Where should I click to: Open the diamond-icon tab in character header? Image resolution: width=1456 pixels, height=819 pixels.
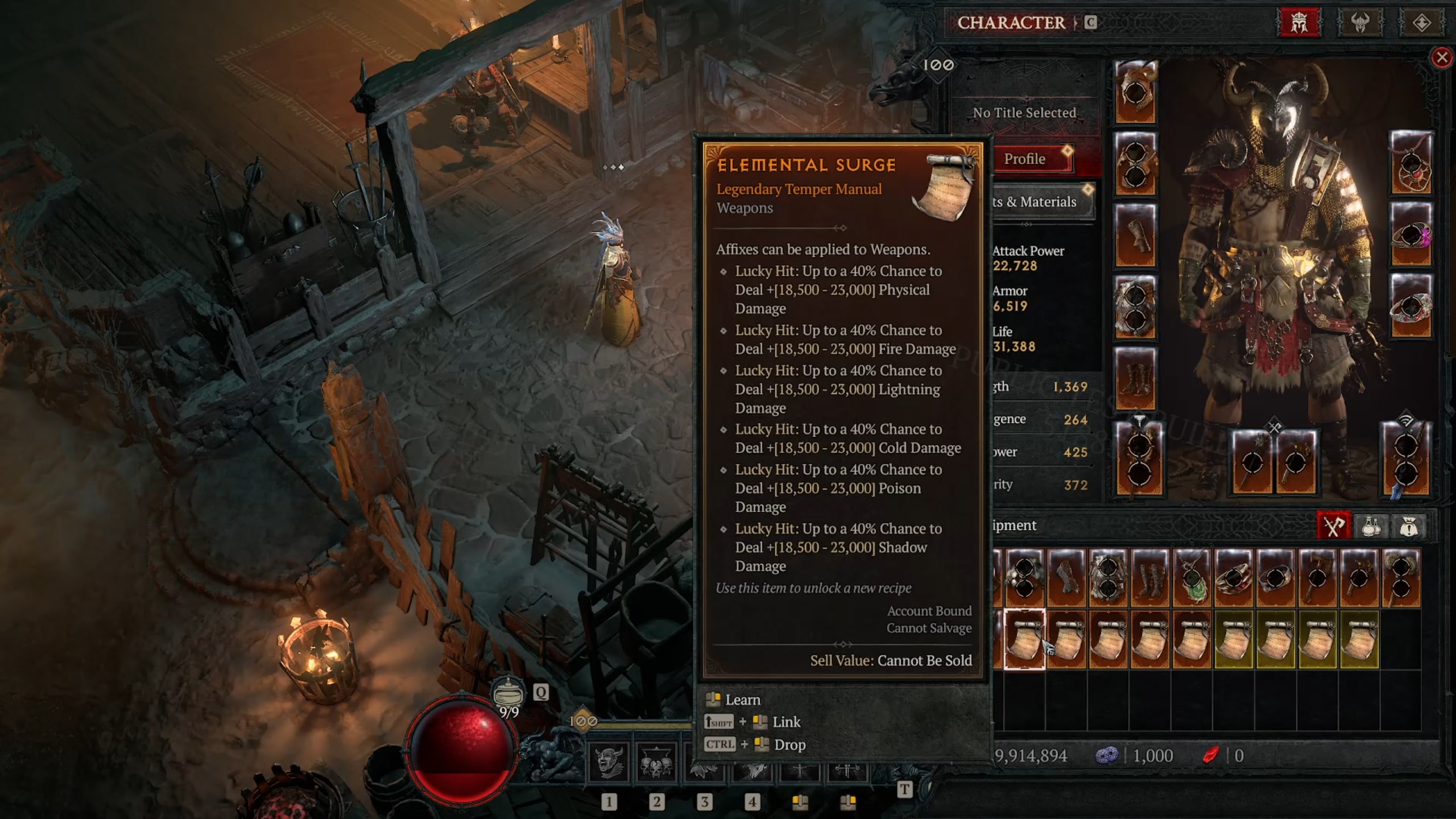pos(1421,23)
